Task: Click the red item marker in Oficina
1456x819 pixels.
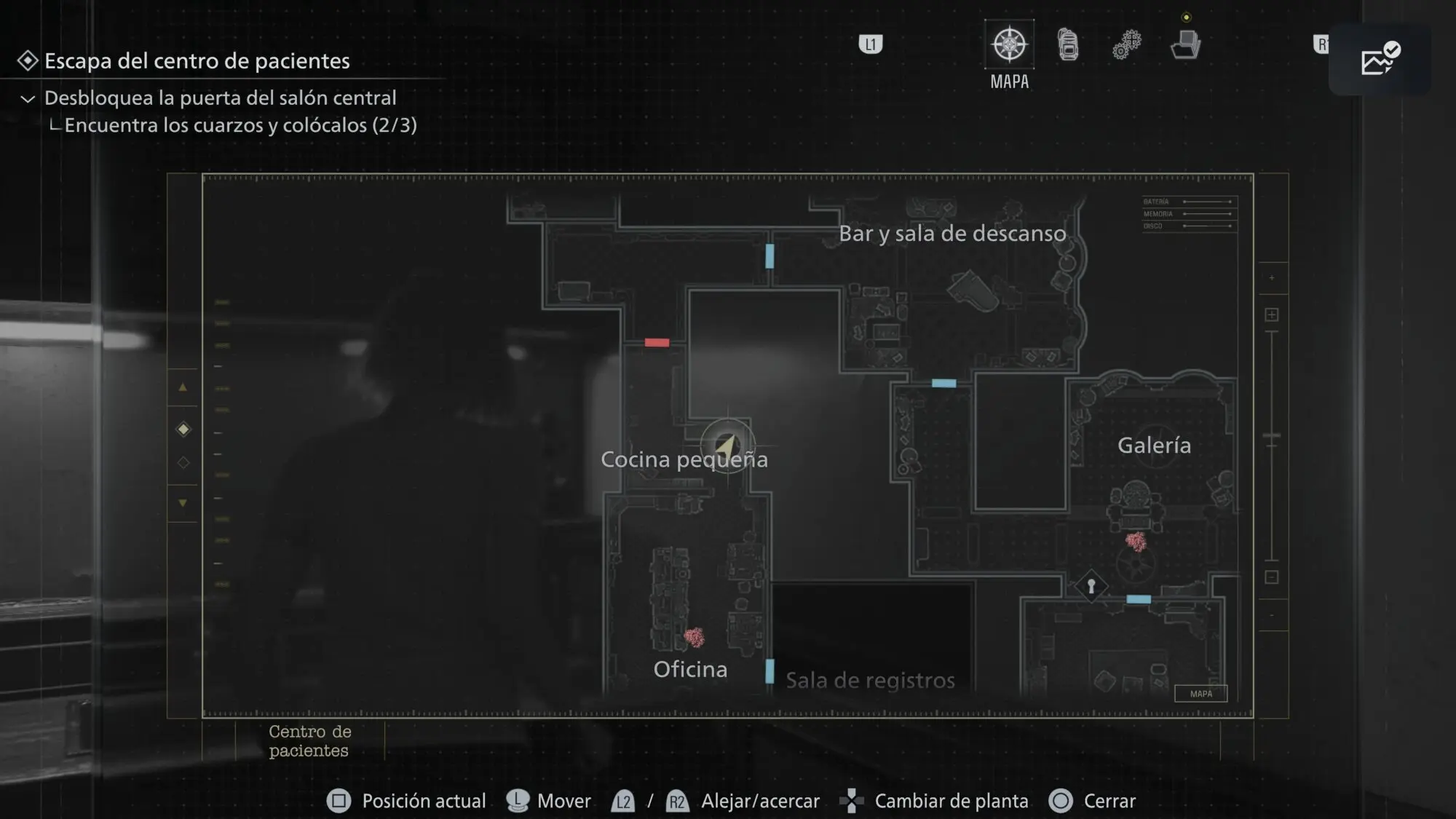Action: coord(695,638)
